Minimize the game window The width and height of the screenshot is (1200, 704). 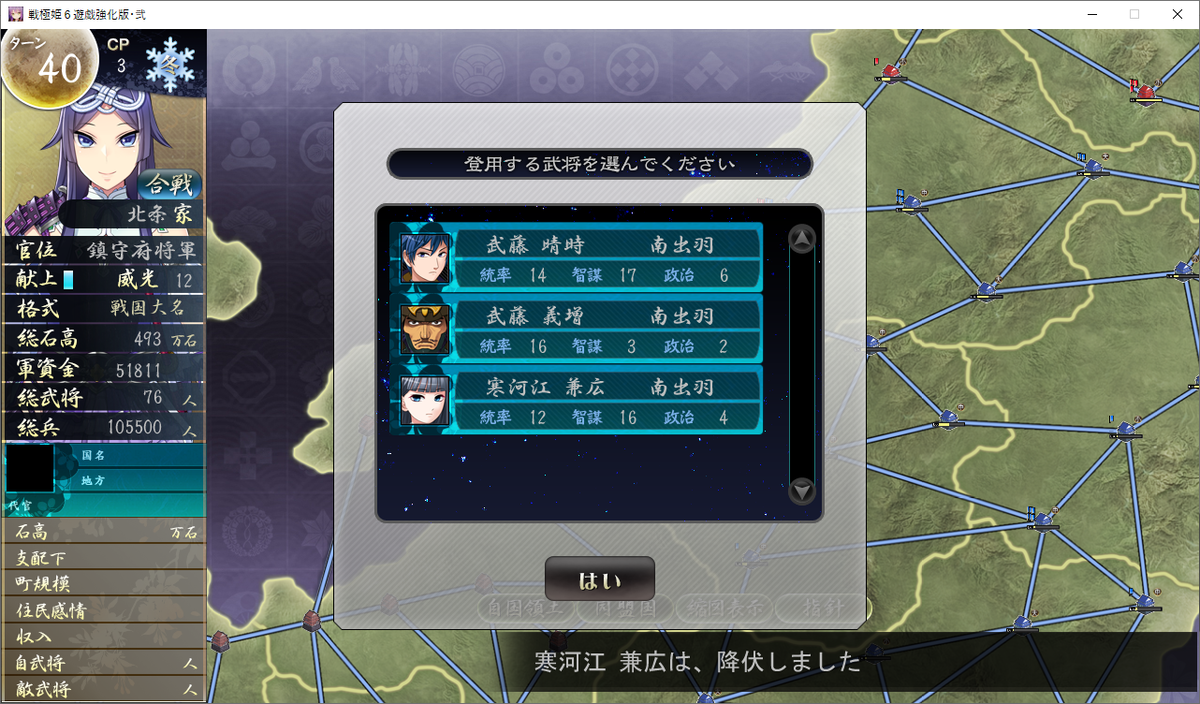click(1088, 14)
